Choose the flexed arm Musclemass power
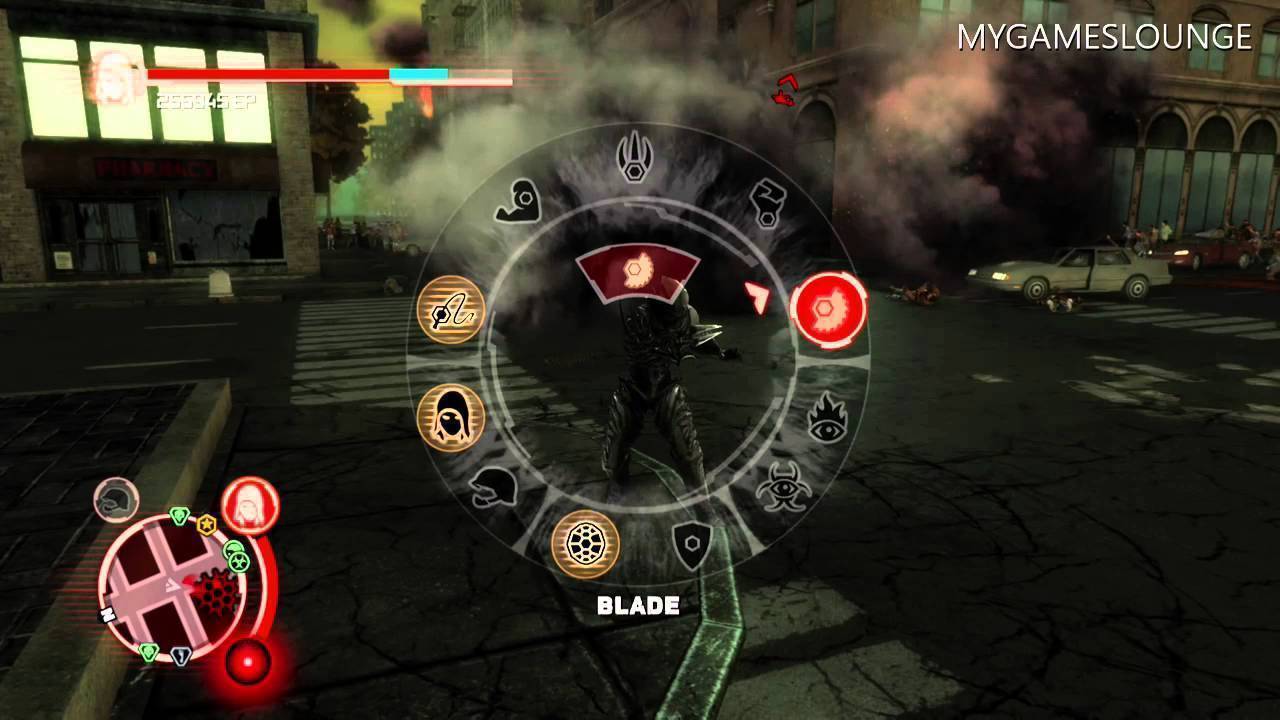Viewport: 1280px width, 720px height. click(x=517, y=200)
